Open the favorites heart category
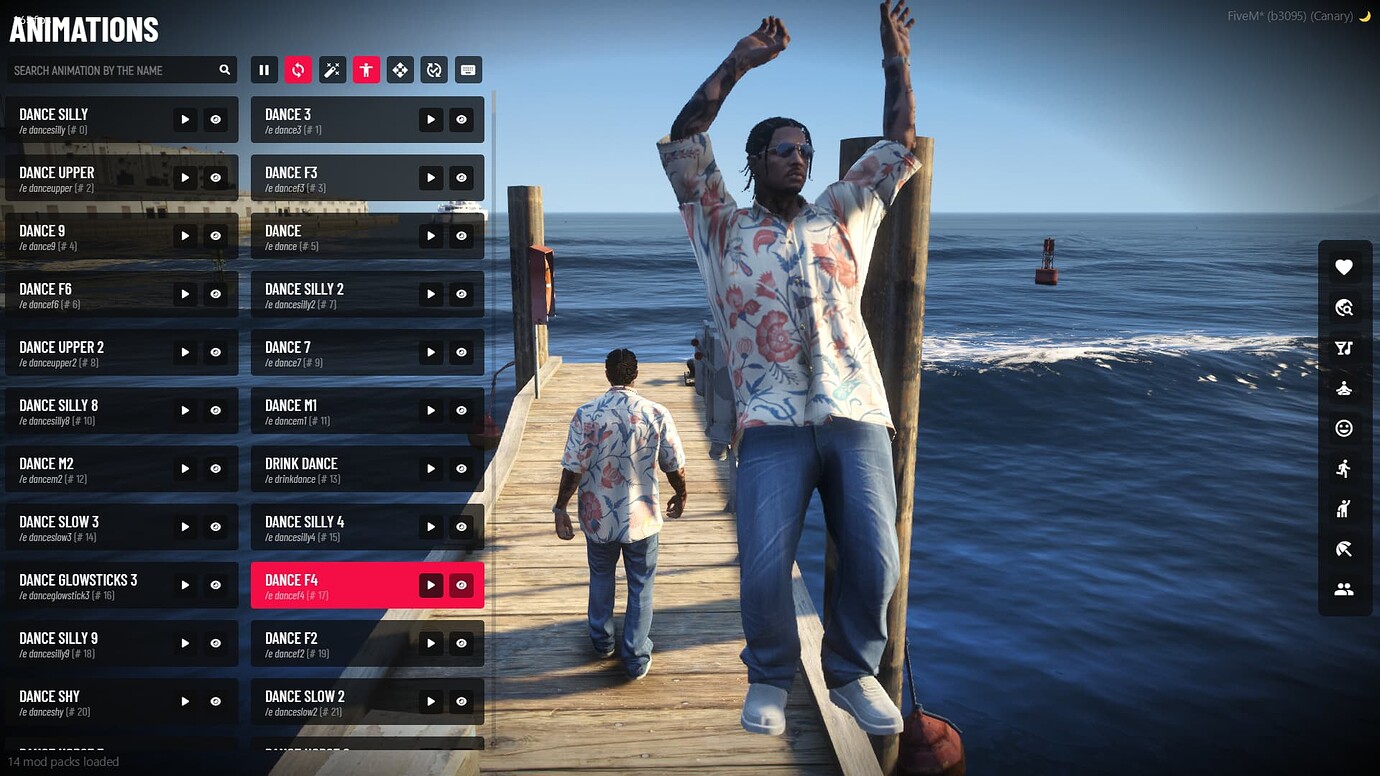Viewport: 1380px width, 776px height. click(1344, 267)
